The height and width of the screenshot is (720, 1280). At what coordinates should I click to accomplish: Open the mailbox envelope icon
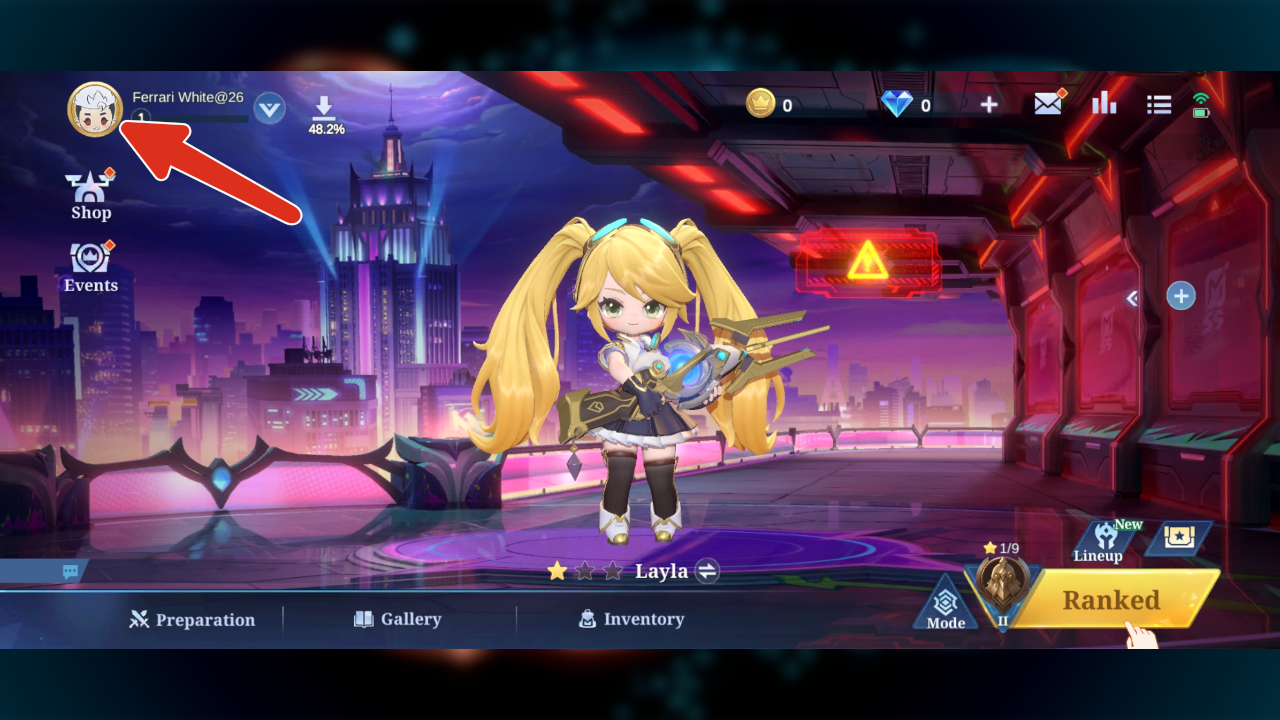pos(1048,103)
